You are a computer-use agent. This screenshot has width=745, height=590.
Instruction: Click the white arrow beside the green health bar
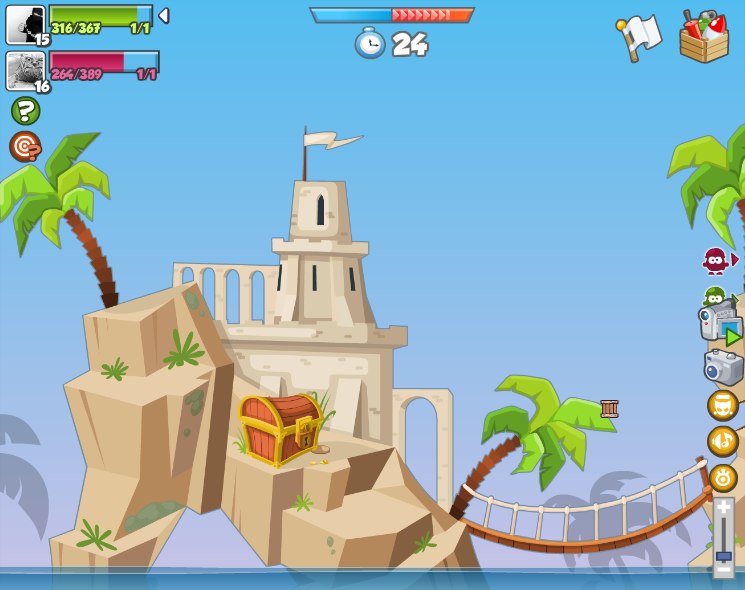pos(164,16)
